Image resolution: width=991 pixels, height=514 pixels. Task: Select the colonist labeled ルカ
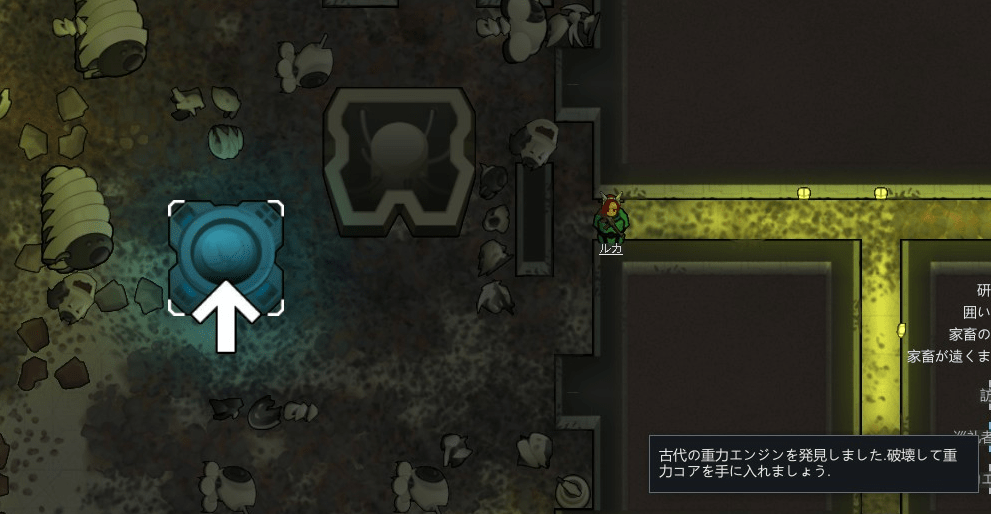click(610, 222)
